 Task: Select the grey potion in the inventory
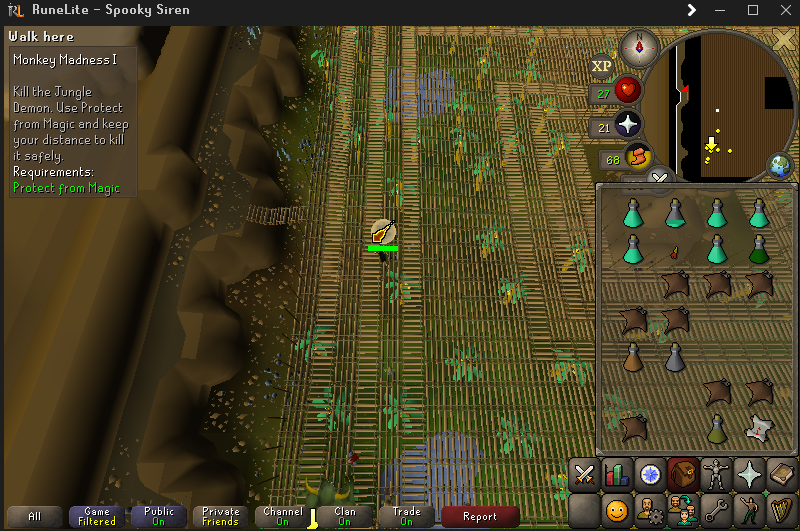(675, 355)
